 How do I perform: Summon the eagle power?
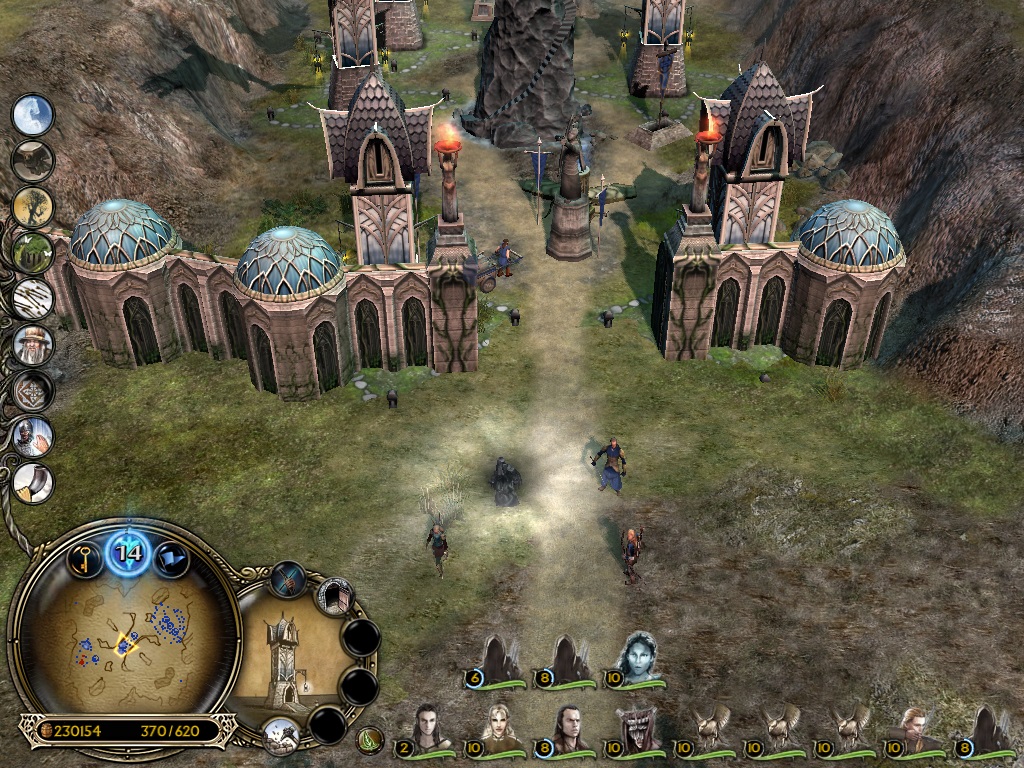click(32, 160)
